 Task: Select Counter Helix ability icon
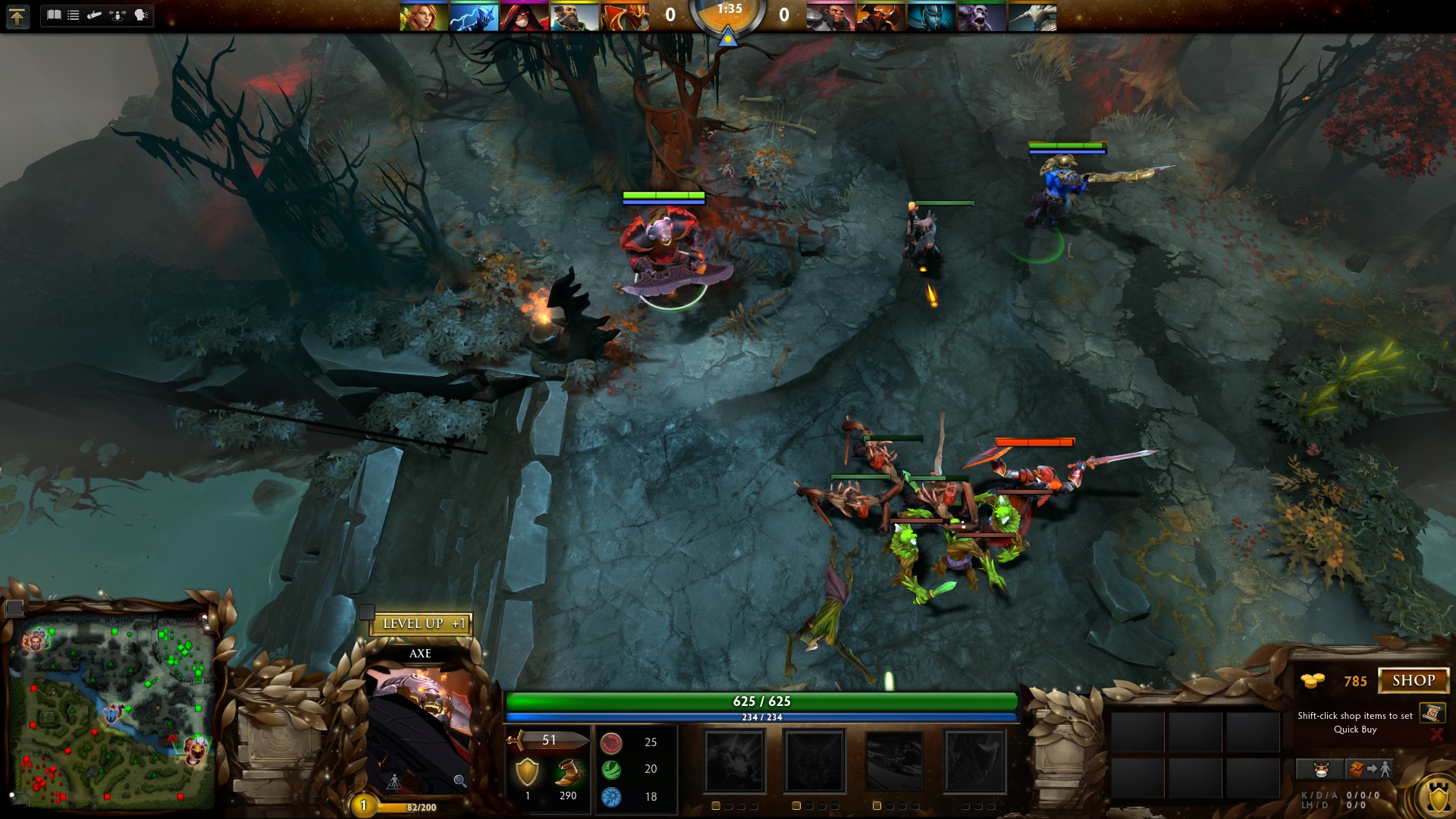[895, 761]
